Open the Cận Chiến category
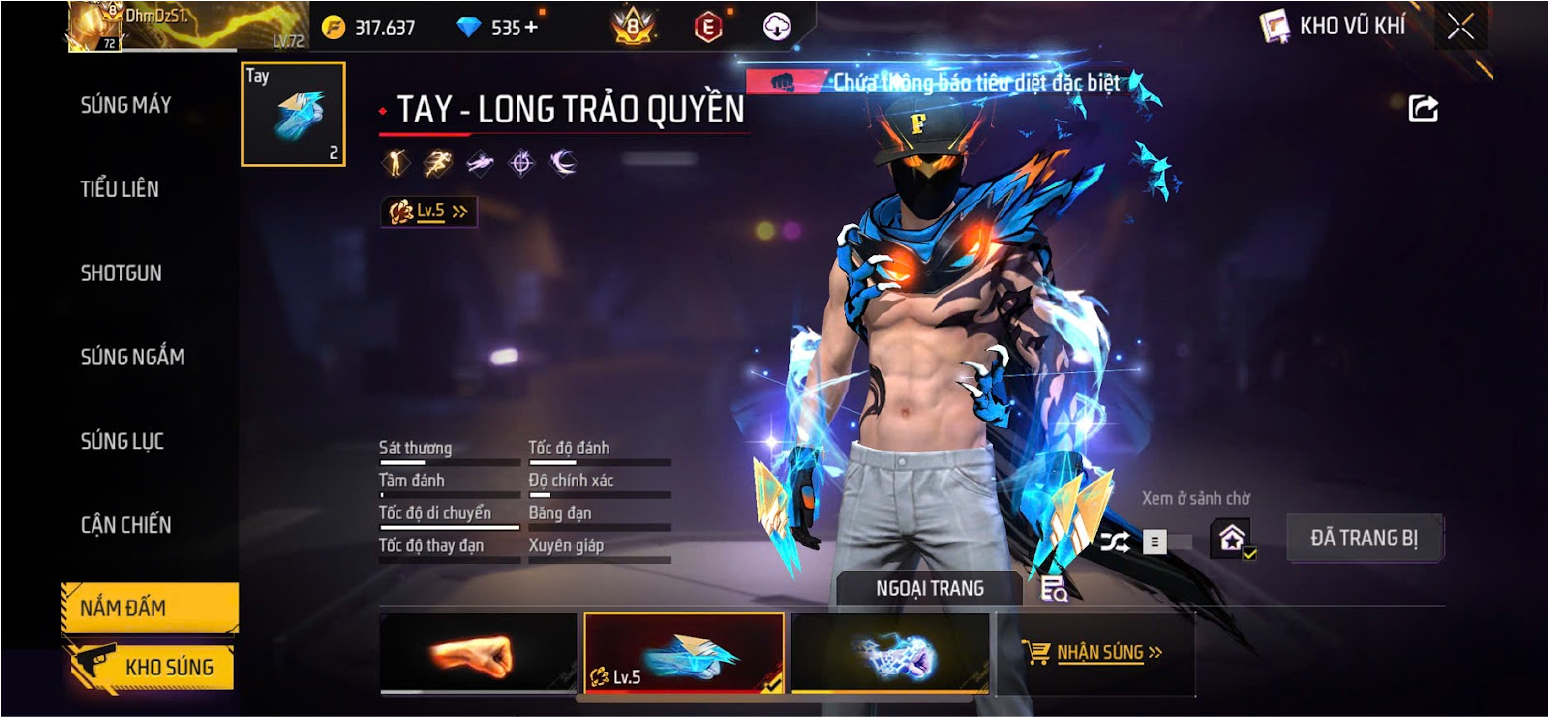The image size is (1548, 717). tap(126, 525)
